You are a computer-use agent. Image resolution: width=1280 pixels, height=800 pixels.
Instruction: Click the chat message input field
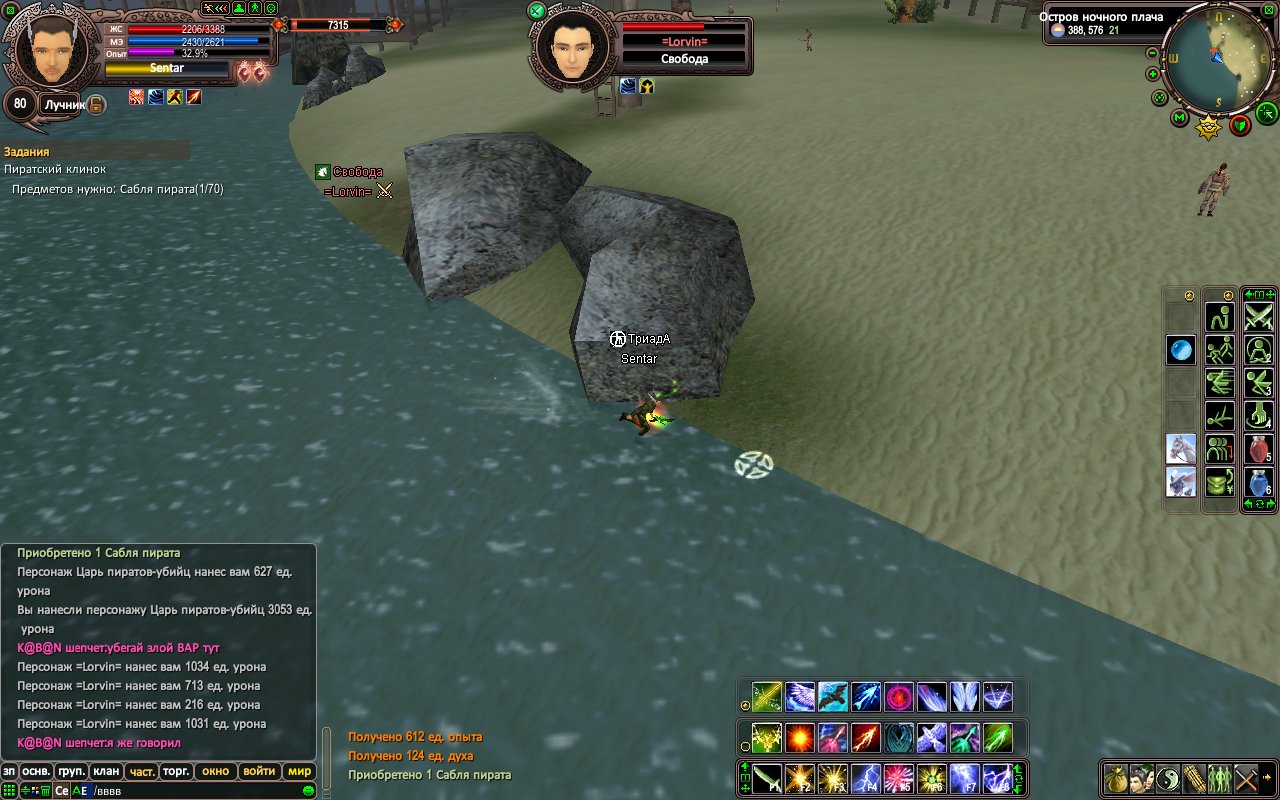point(200,790)
